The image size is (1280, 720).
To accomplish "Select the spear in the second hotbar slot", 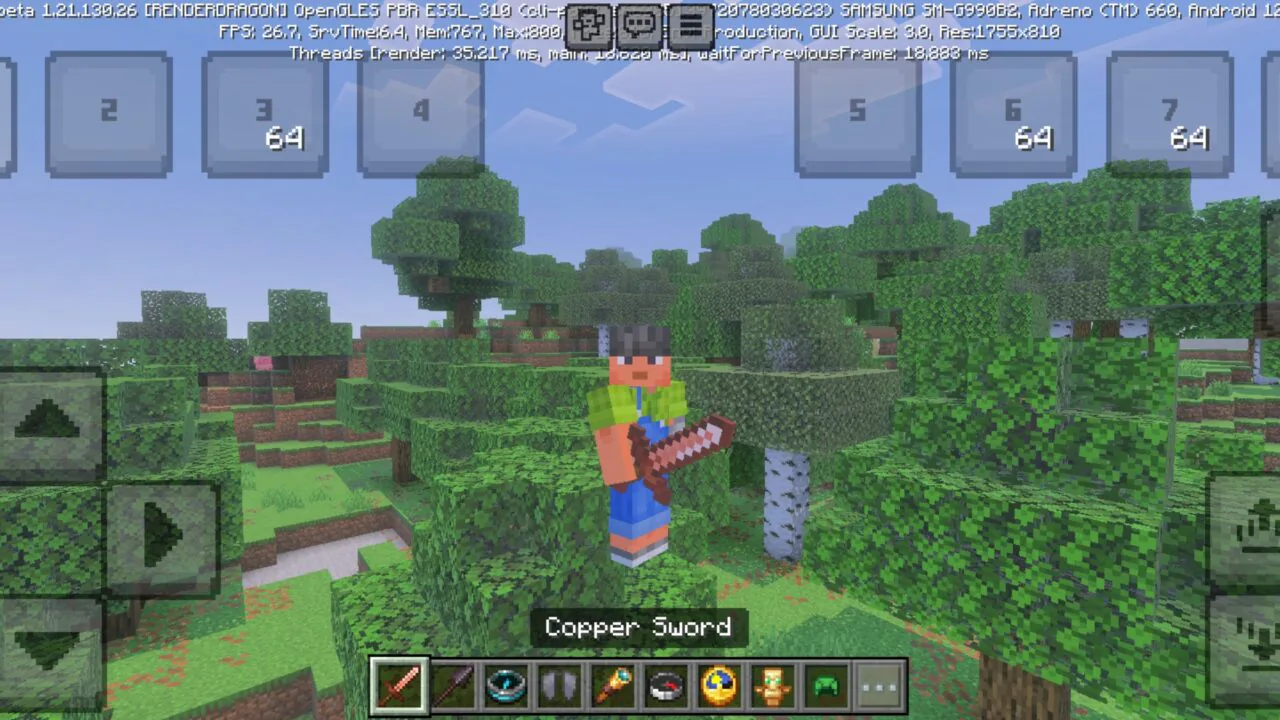I will tap(453, 684).
